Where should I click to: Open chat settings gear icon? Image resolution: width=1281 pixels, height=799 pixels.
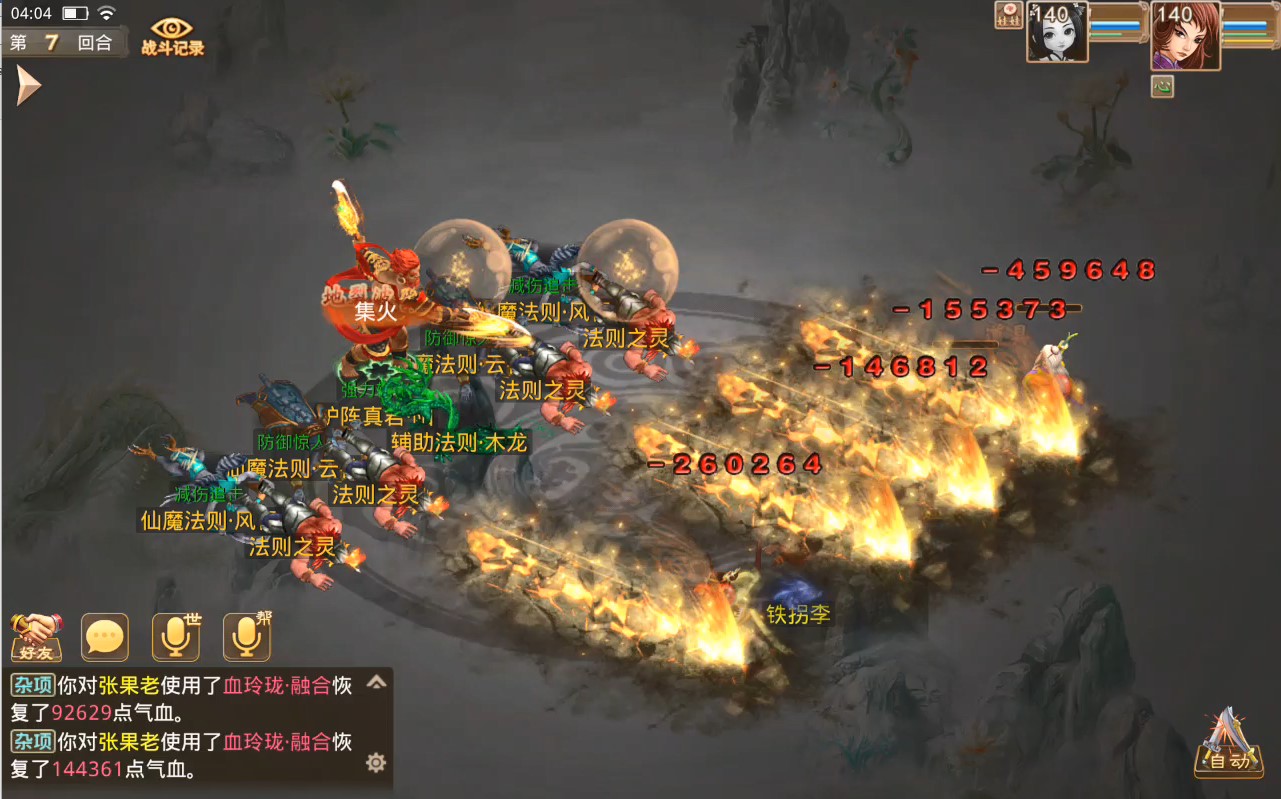point(376,763)
